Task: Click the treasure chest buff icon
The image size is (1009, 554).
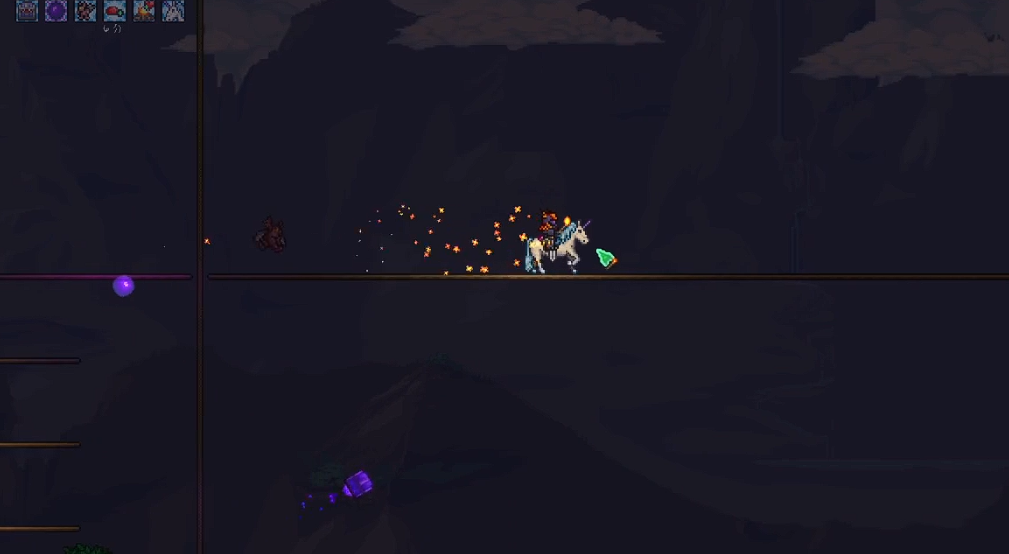Action: click(27, 11)
